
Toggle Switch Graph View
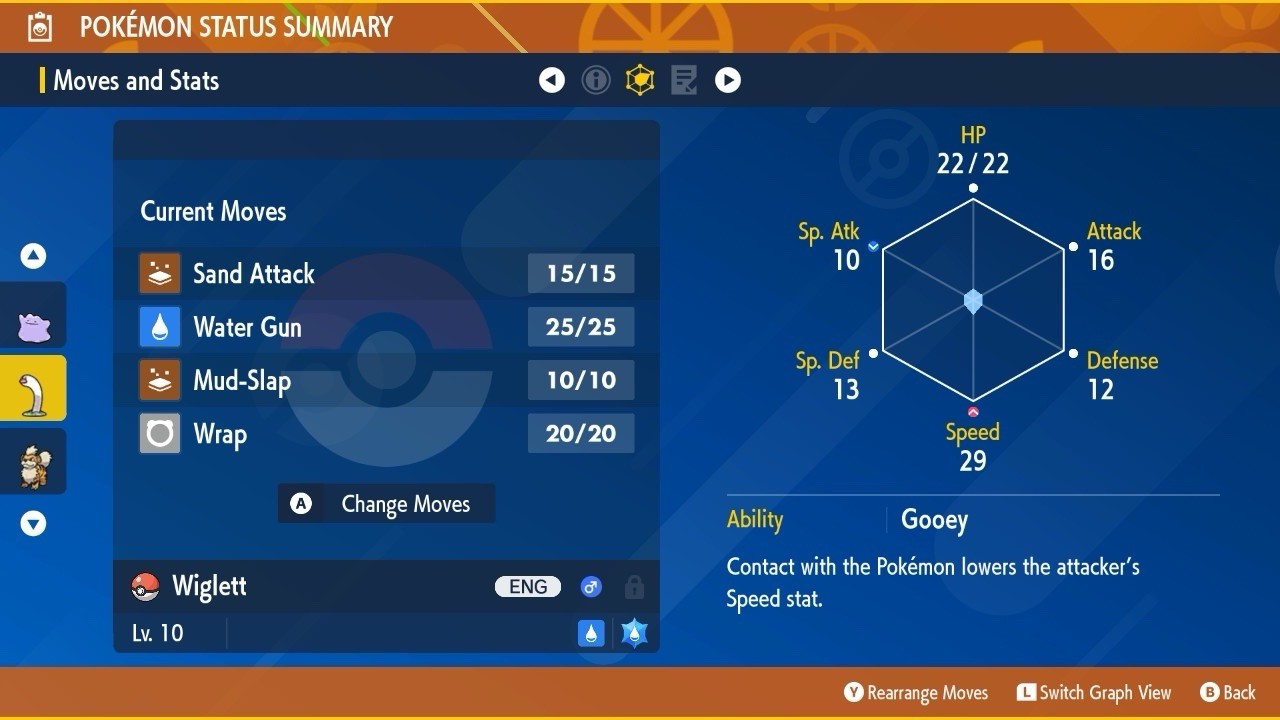pyautogui.click(x=1094, y=692)
